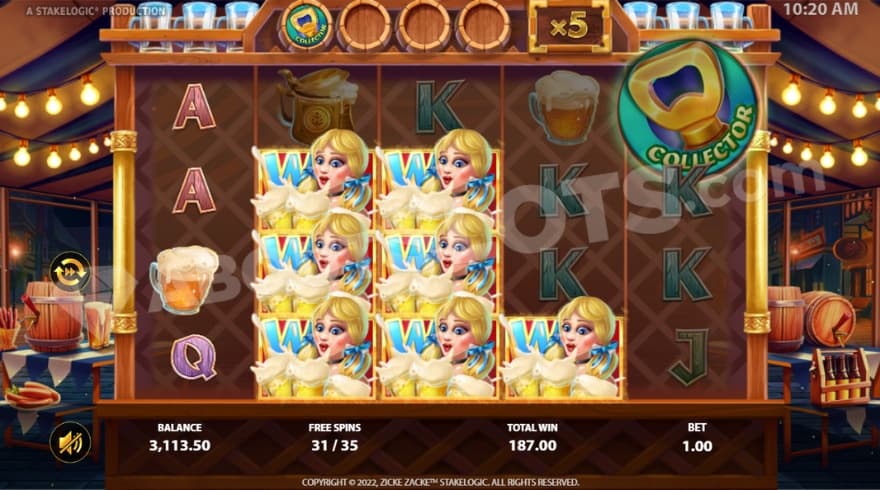Mute sound with the speaker icon

coord(69,442)
